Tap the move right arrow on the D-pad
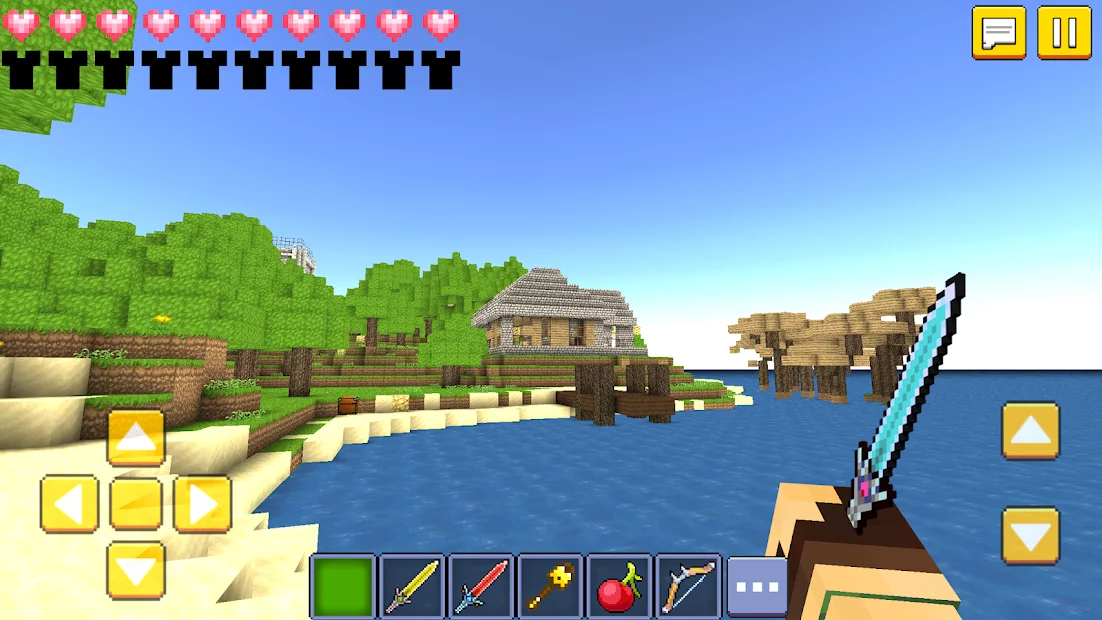Screen dimensions: 1102x620 (202, 503)
